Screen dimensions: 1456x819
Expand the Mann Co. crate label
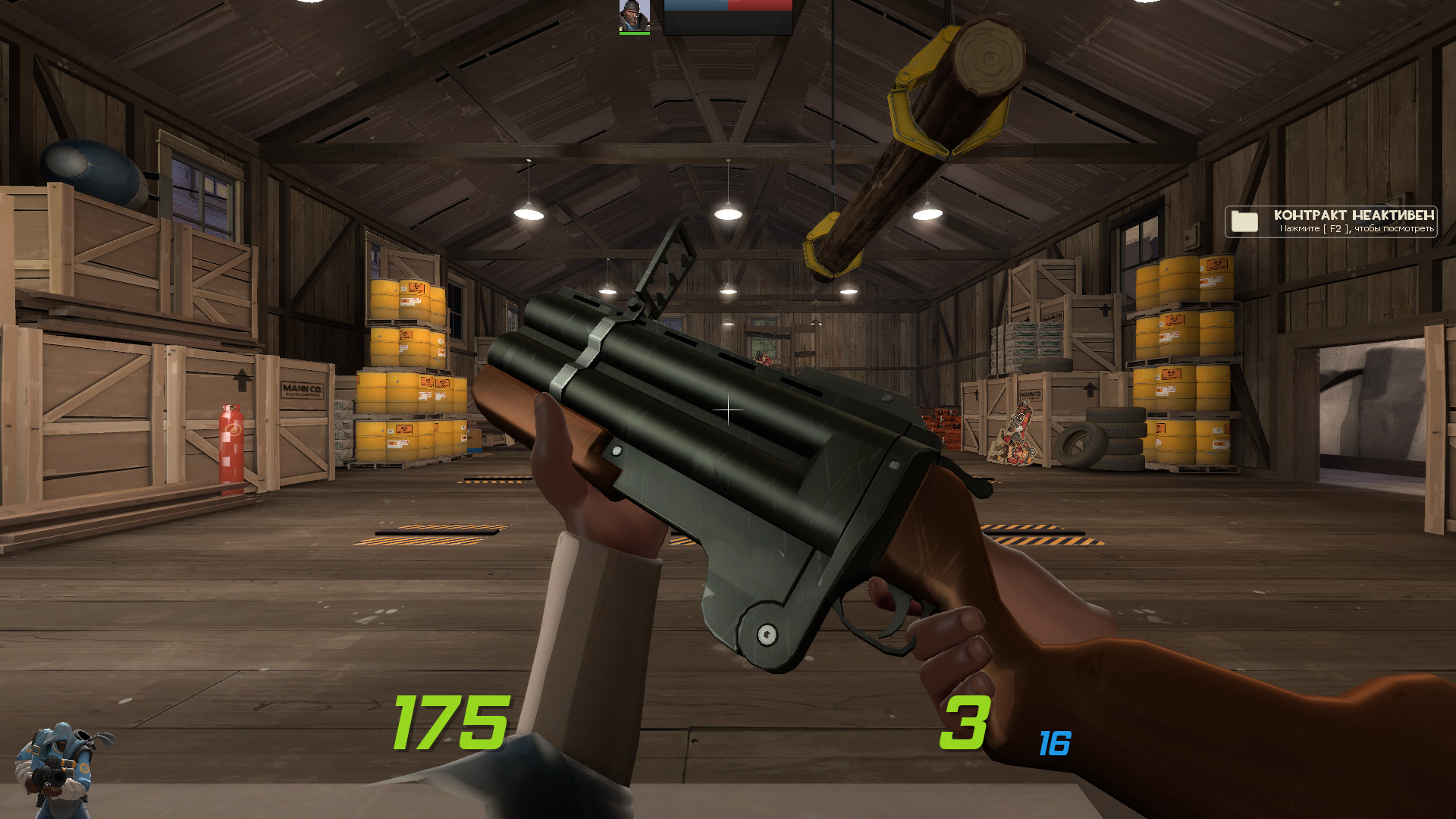tap(303, 391)
